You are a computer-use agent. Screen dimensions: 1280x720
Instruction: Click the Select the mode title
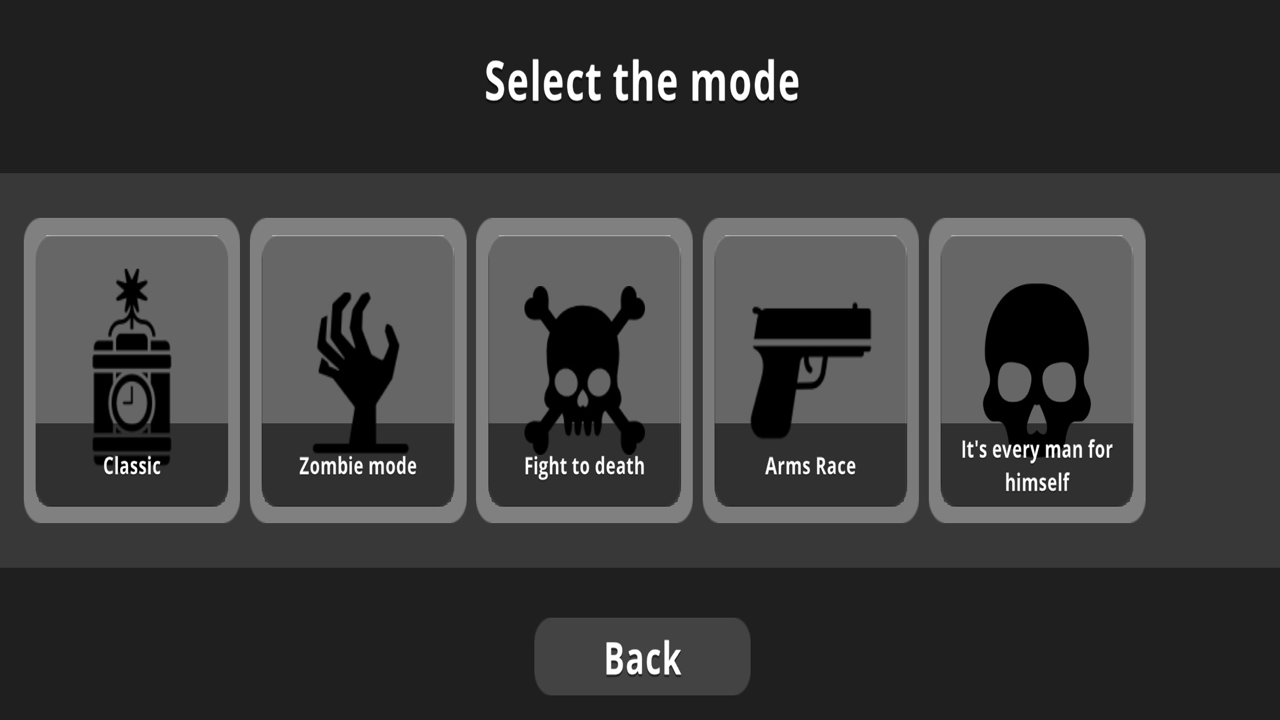click(641, 81)
